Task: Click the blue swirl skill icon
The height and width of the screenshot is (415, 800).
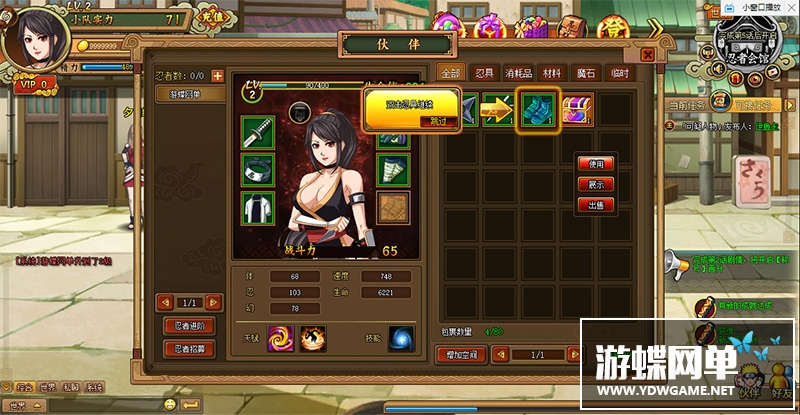Action: 402,338
